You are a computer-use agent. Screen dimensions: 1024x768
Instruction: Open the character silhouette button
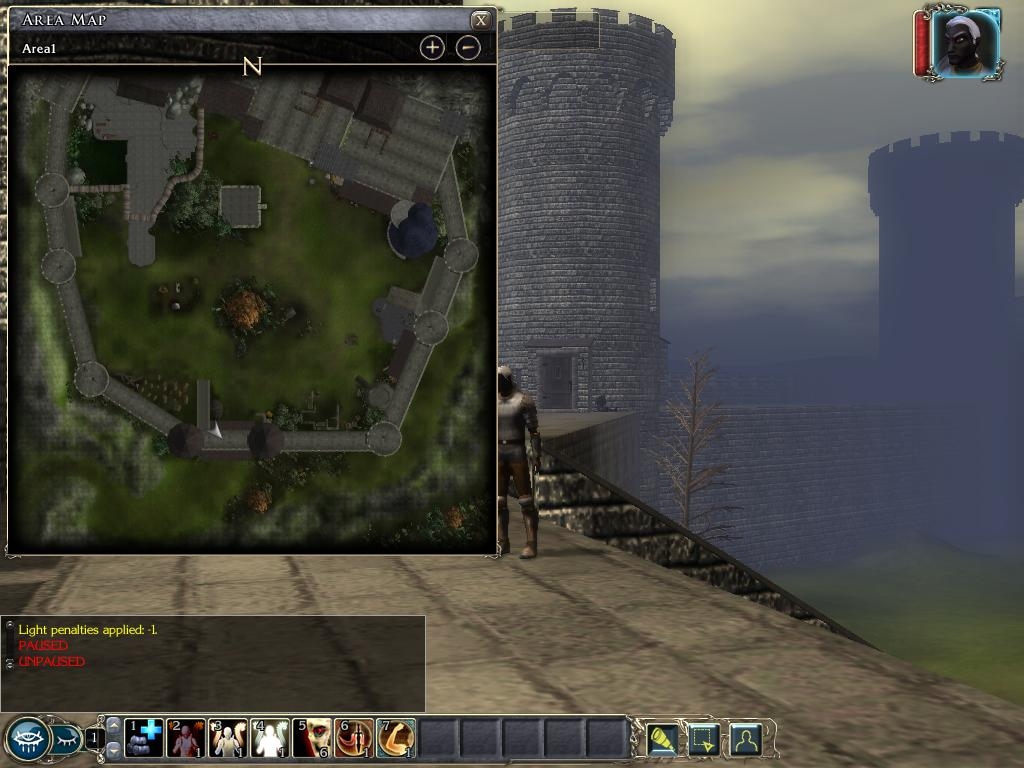[x=746, y=740]
